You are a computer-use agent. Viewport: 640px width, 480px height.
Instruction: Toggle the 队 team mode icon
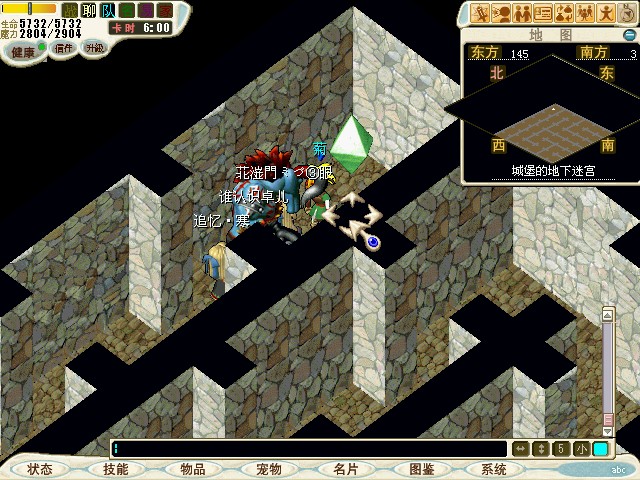(x=107, y=10)
